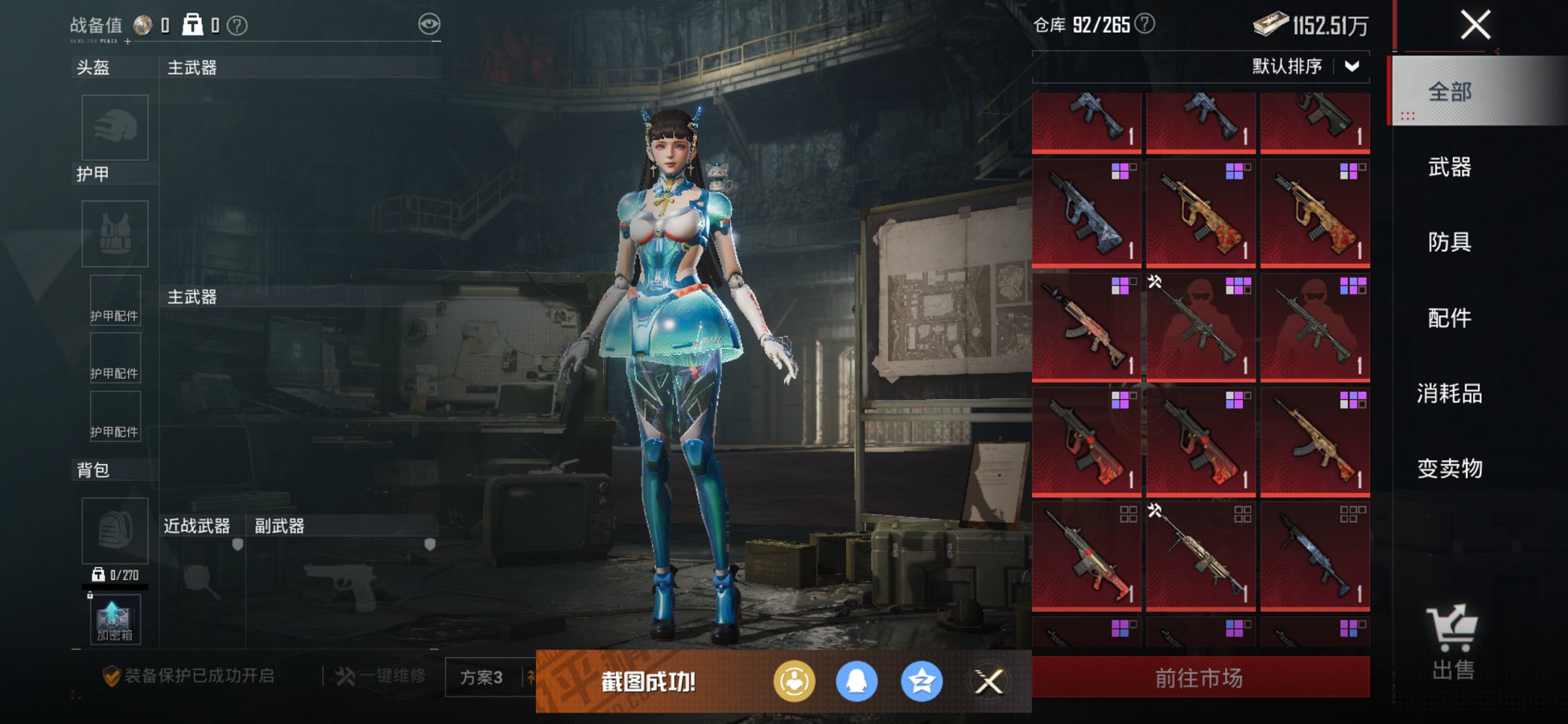Open the 武器 weapons tab

tap(1449, 167)
